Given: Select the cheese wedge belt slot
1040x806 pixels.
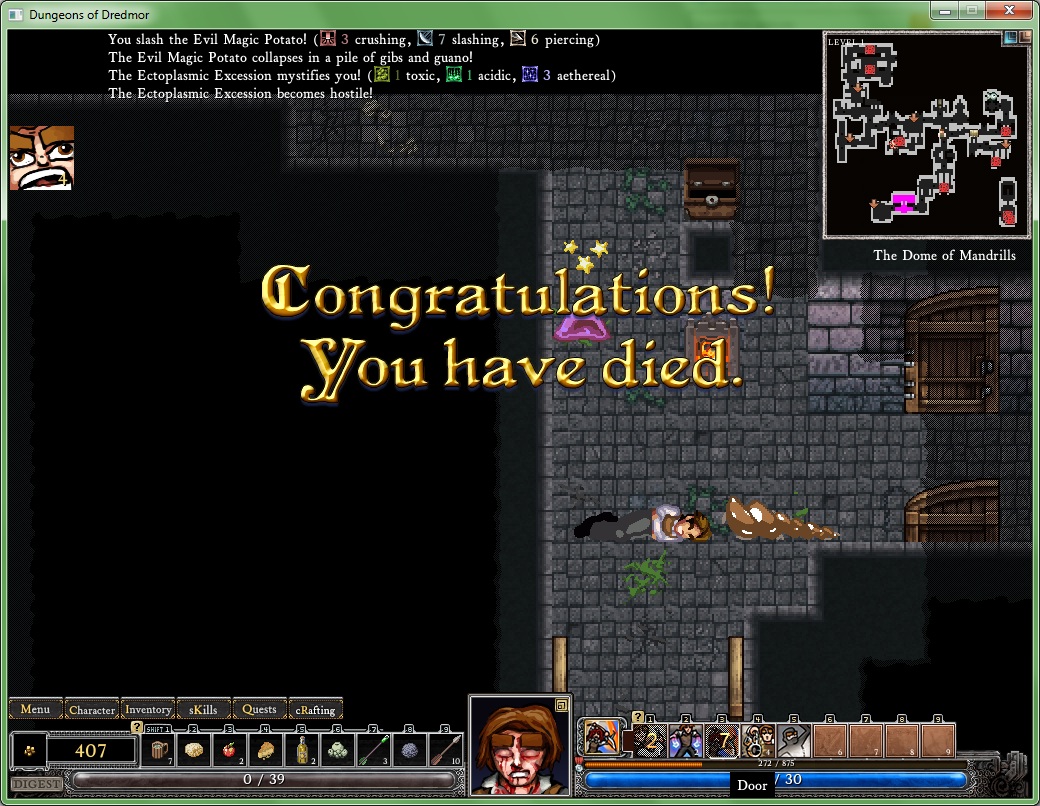Looking at the screenshot, I should coord(266,749).
